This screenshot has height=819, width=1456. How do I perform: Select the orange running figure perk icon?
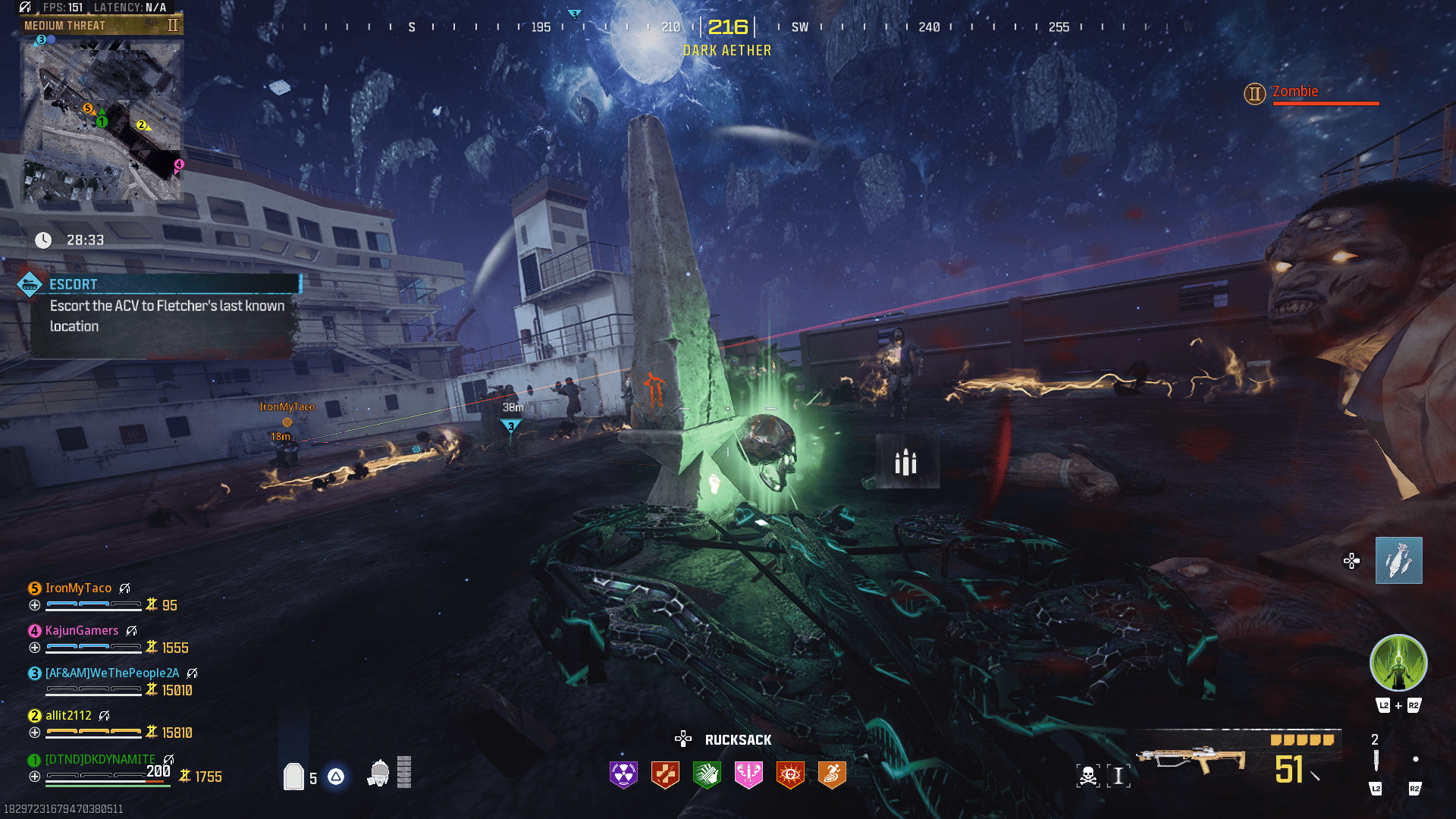[x=832, y=774]
